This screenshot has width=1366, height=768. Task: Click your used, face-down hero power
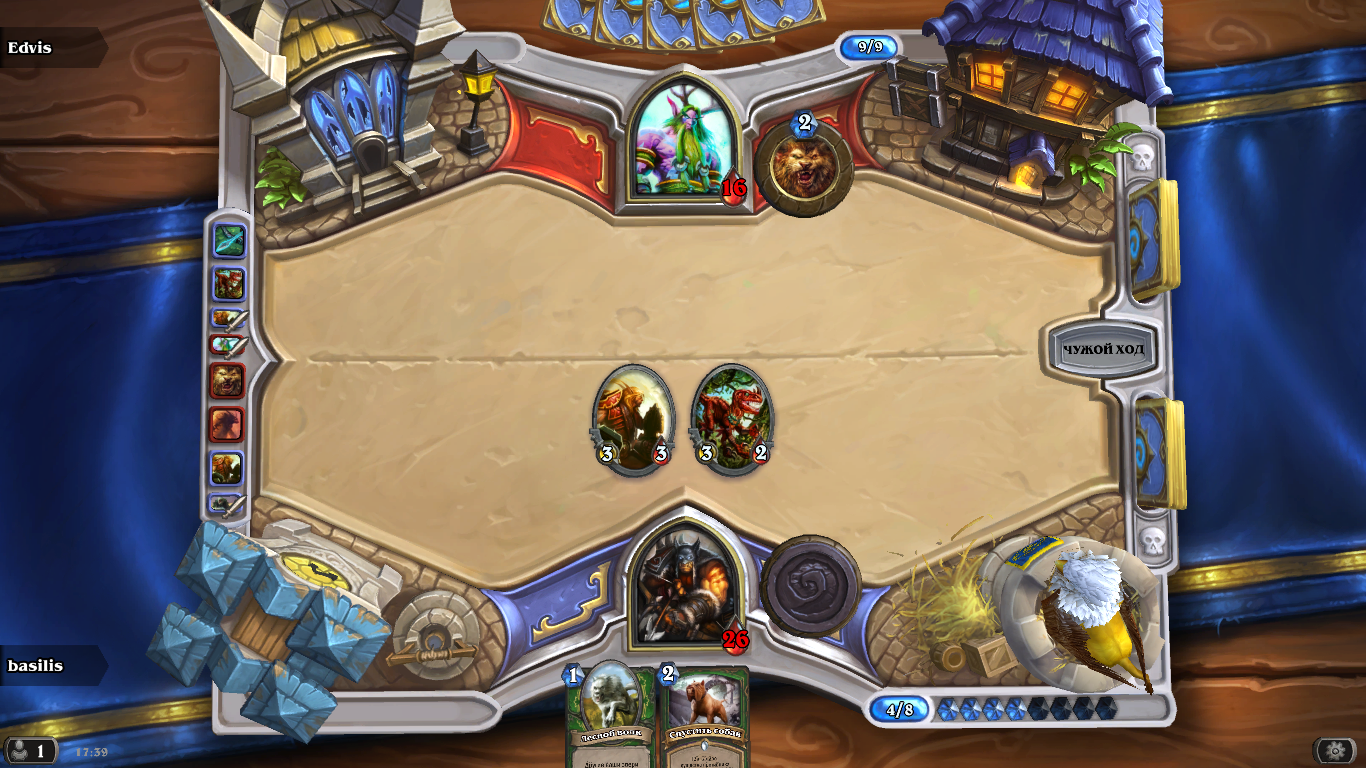tap(810, 586)
